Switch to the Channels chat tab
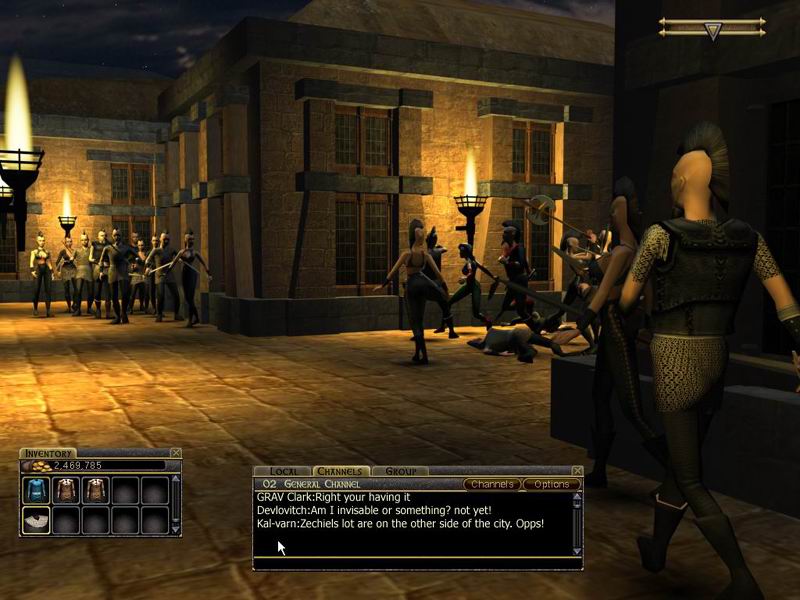 342,471
